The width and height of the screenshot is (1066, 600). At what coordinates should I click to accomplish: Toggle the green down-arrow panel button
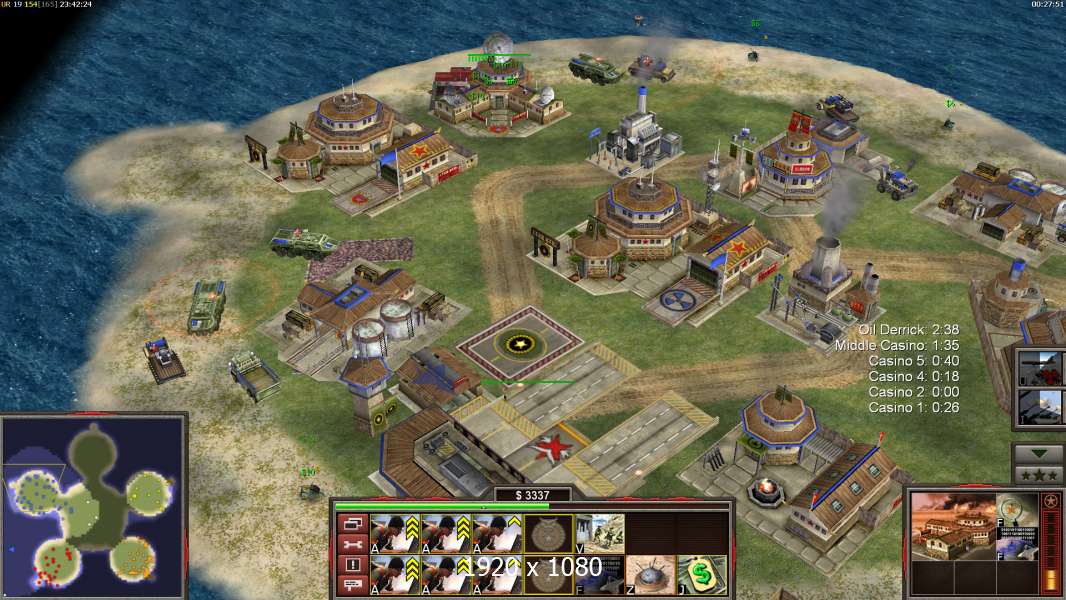coord(1038,453)
